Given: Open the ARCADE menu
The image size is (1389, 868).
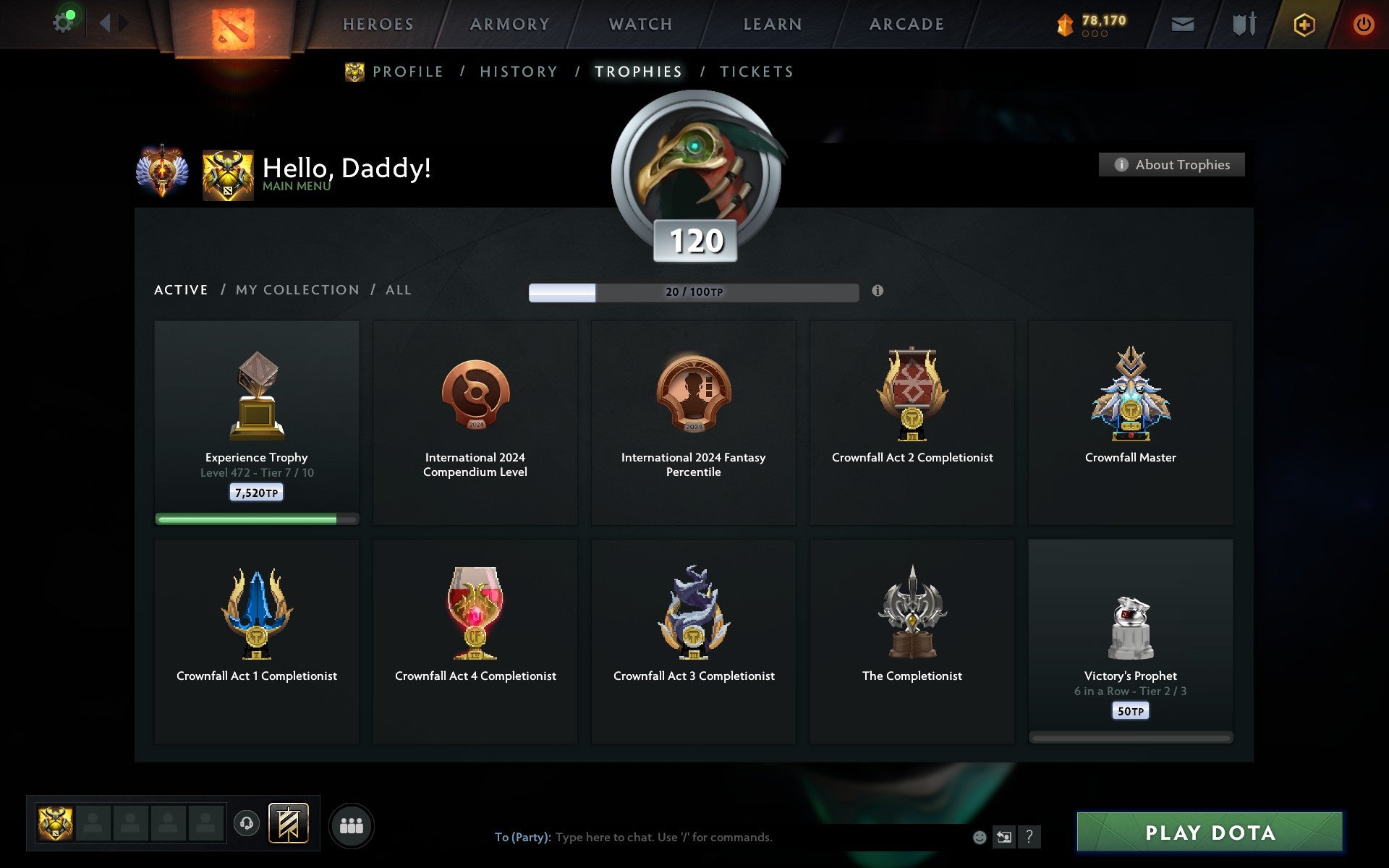Looking at the screenshot, I should (x=906, y=23).
